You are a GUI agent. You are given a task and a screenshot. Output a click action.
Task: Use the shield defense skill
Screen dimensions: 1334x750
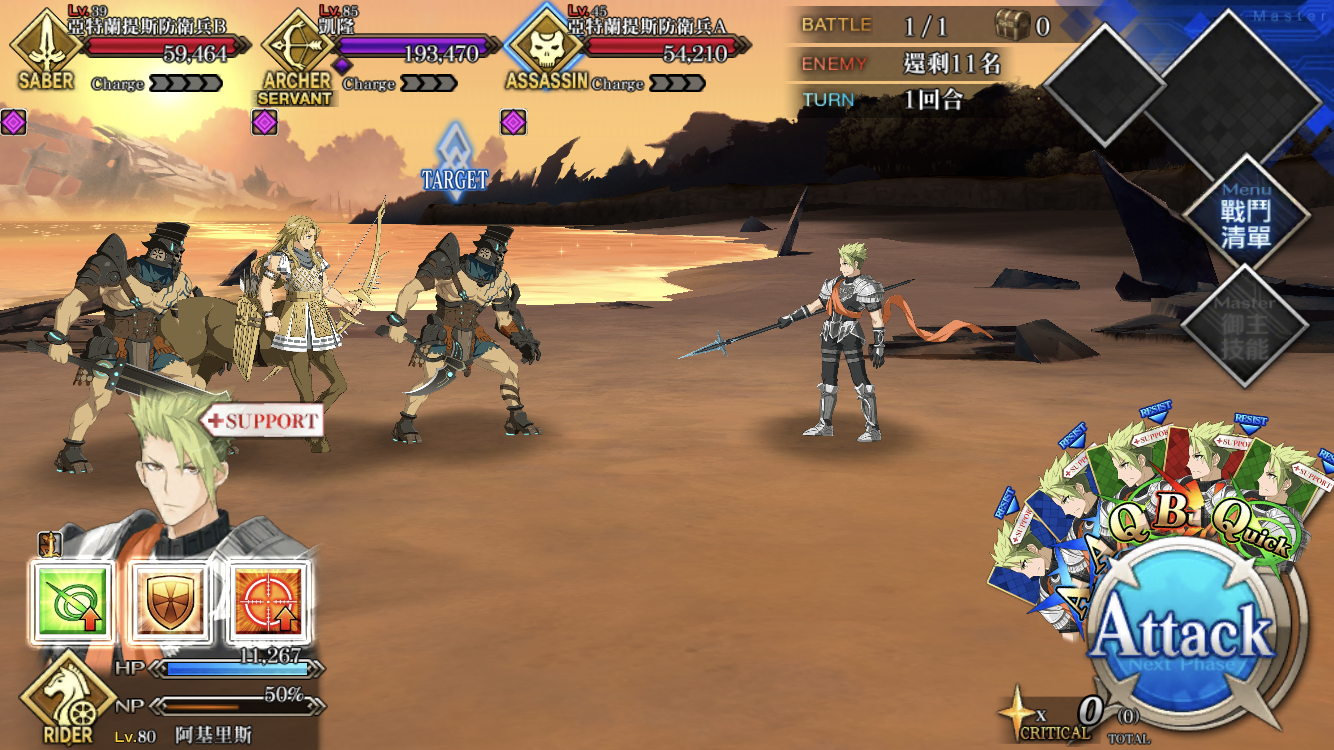(169, 600)
